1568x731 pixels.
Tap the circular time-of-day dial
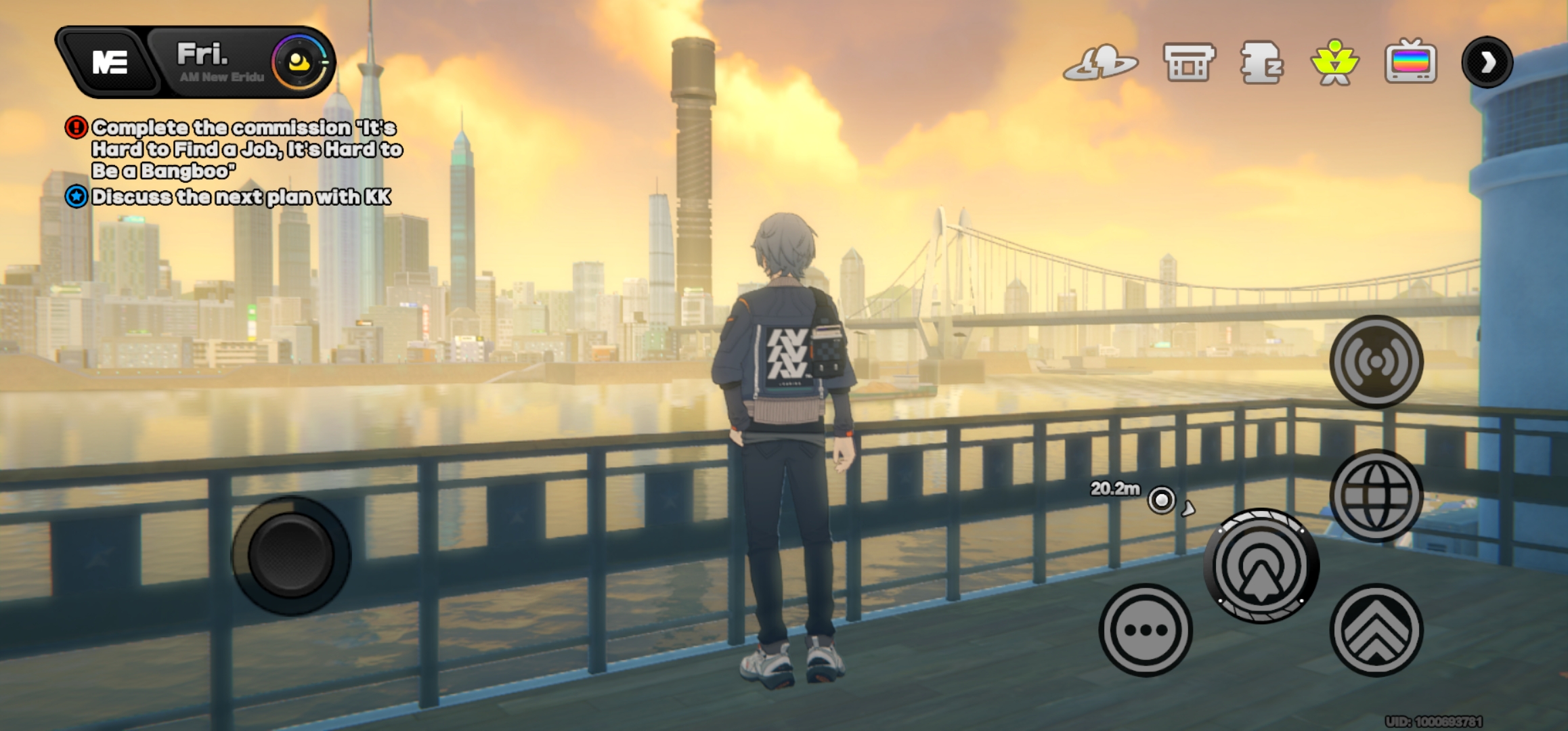pyautogui.click(x=300, y=62)
